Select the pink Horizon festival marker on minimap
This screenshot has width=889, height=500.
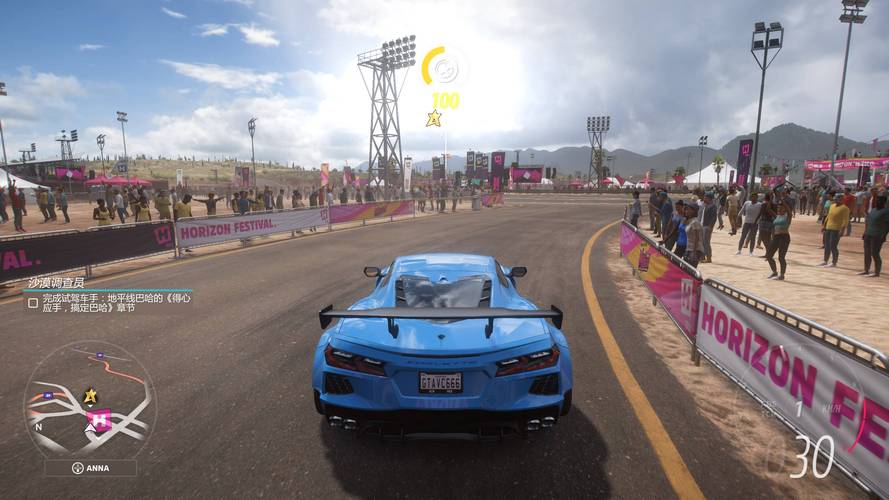pos(99,420)
